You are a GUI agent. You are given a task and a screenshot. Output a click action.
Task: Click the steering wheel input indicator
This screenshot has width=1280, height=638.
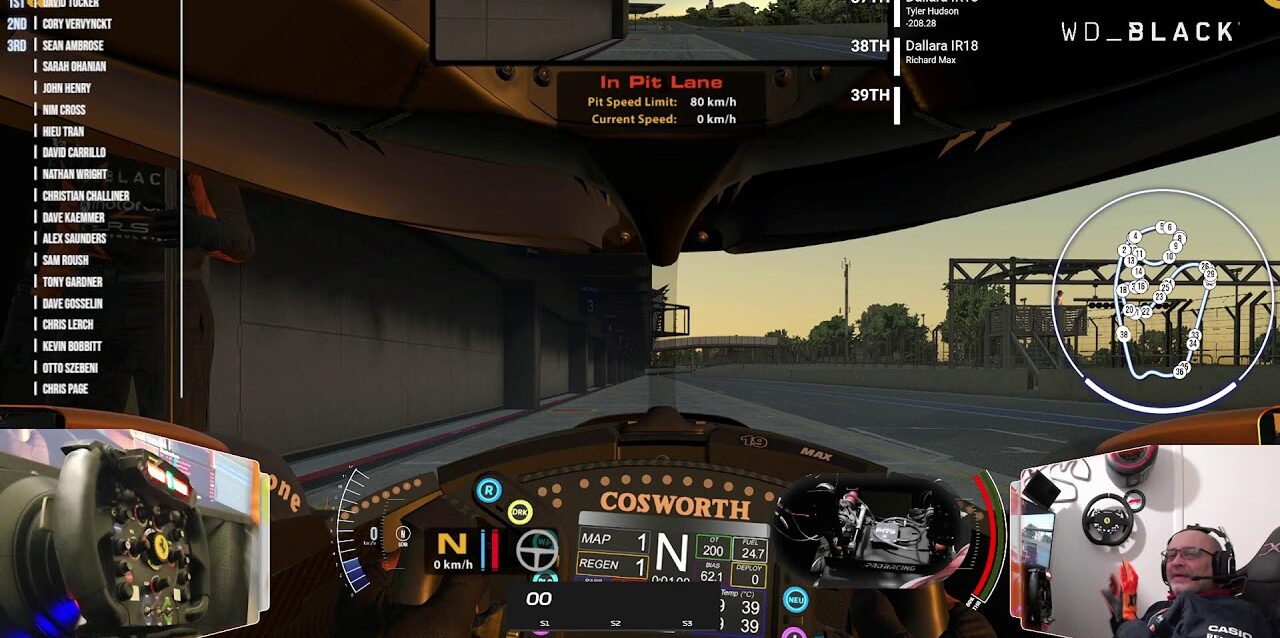[x=537, y=549]
